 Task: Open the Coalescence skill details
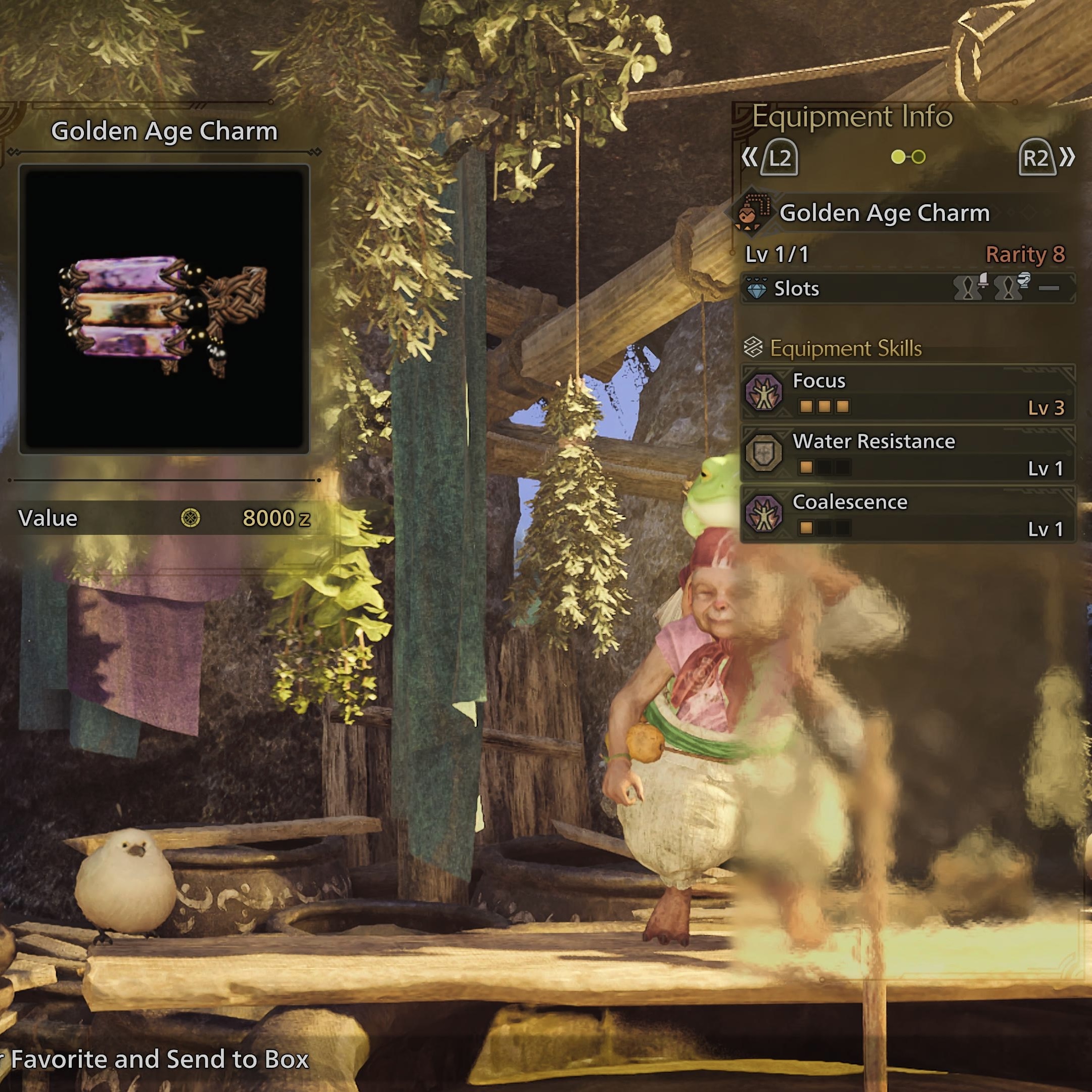(x=906, y=515)
